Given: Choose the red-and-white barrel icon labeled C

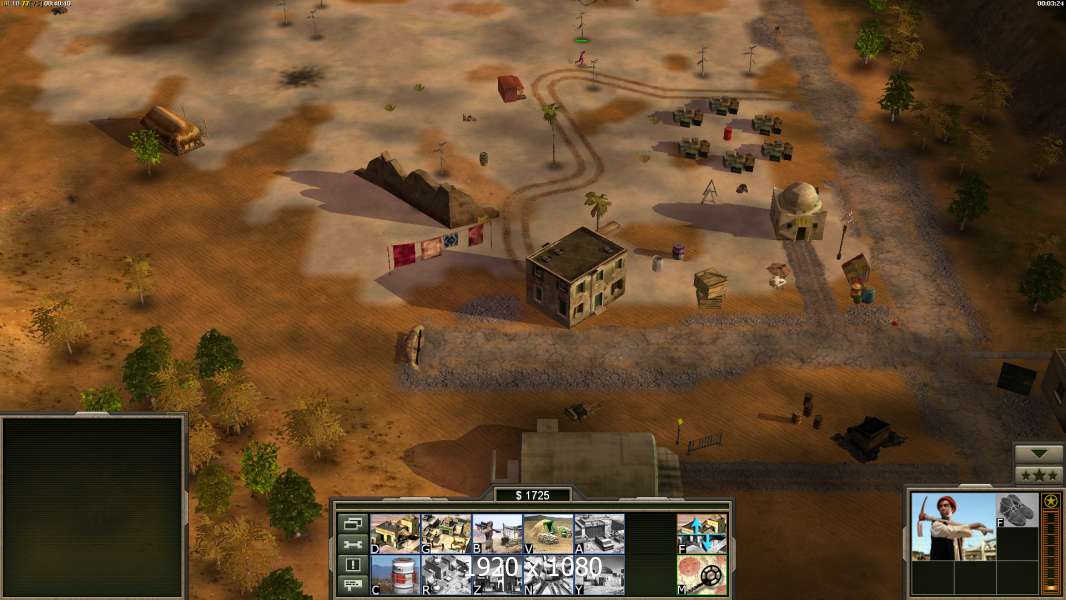Looking at the screenshot, I should [x=395, y=574].
